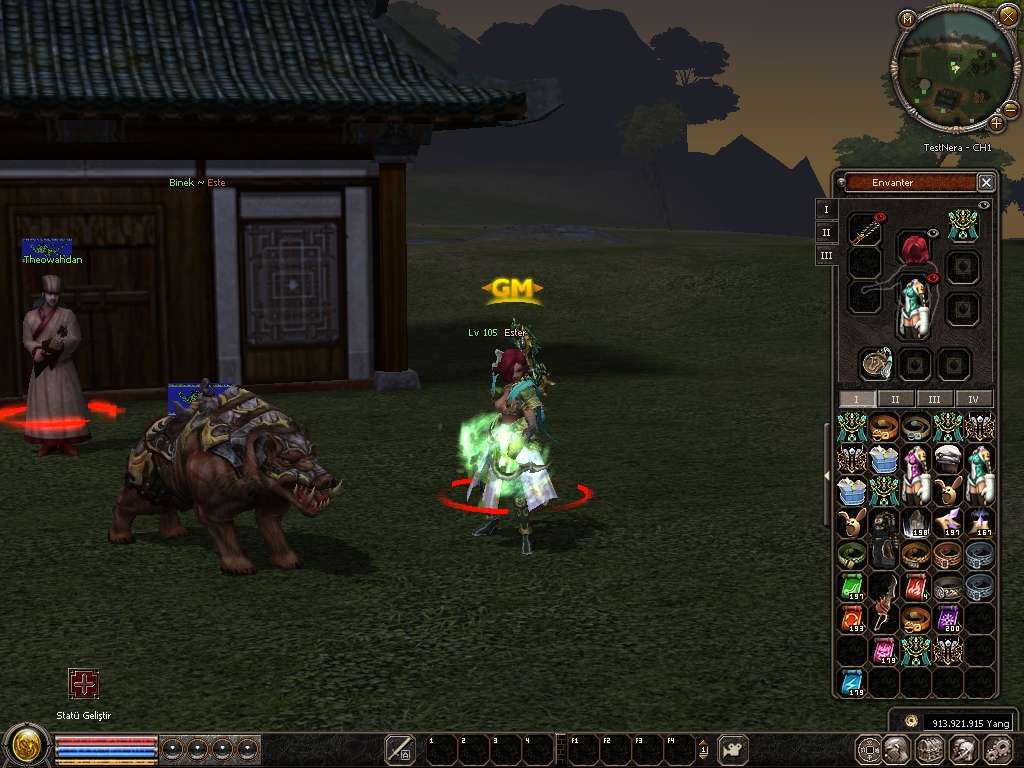Zoom in the minimap with plus button
Viewport: 1024px width, 768px height.
click(x=996, y=124)
